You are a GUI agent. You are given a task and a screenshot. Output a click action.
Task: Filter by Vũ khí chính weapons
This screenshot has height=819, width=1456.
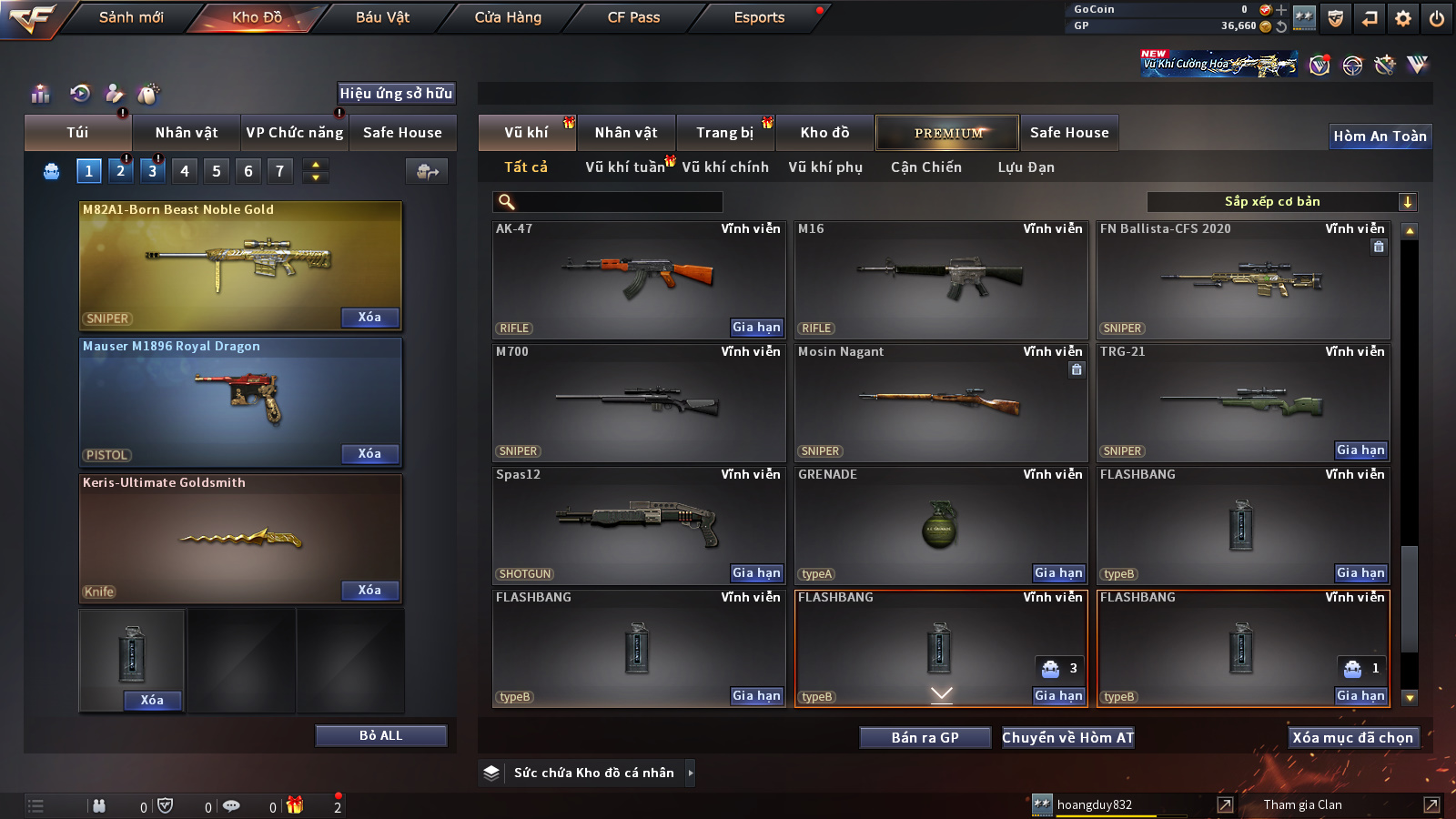725,167
